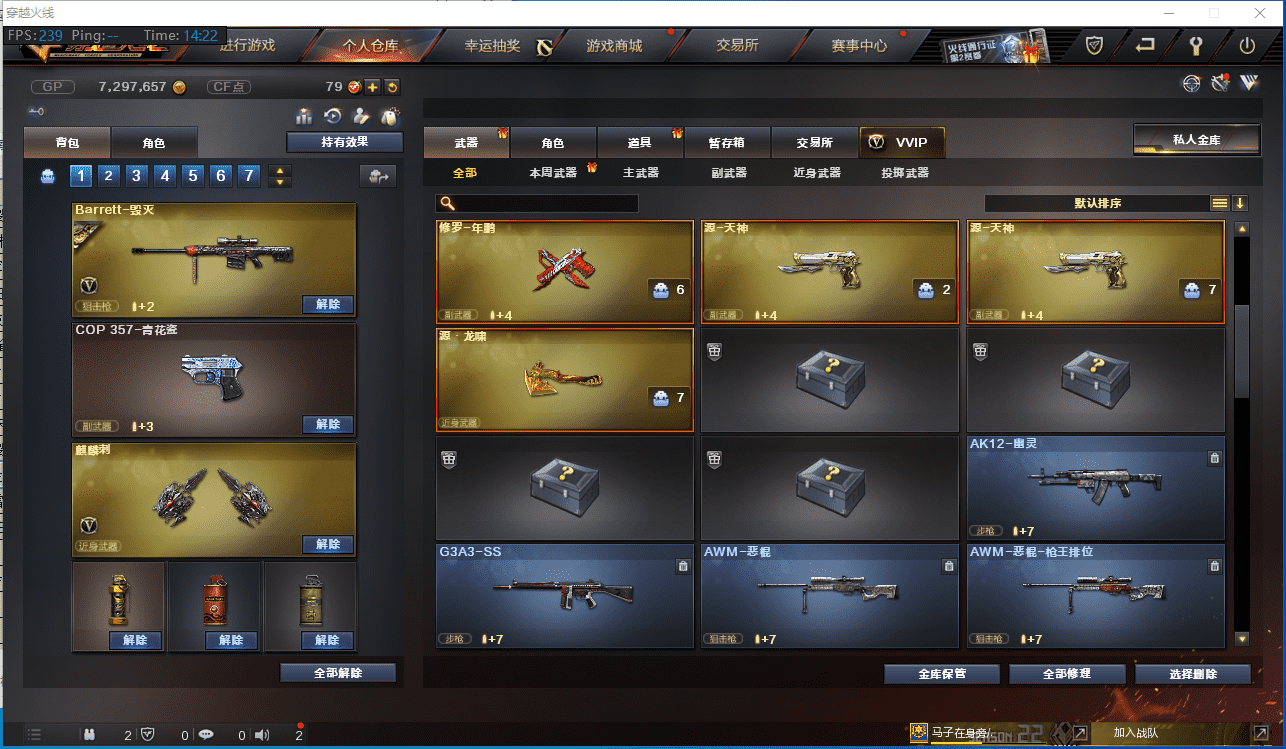Screen dimensions: 1286x749
Task: Open the 游戏商城 game shop
Action: [x=614, y=46]
